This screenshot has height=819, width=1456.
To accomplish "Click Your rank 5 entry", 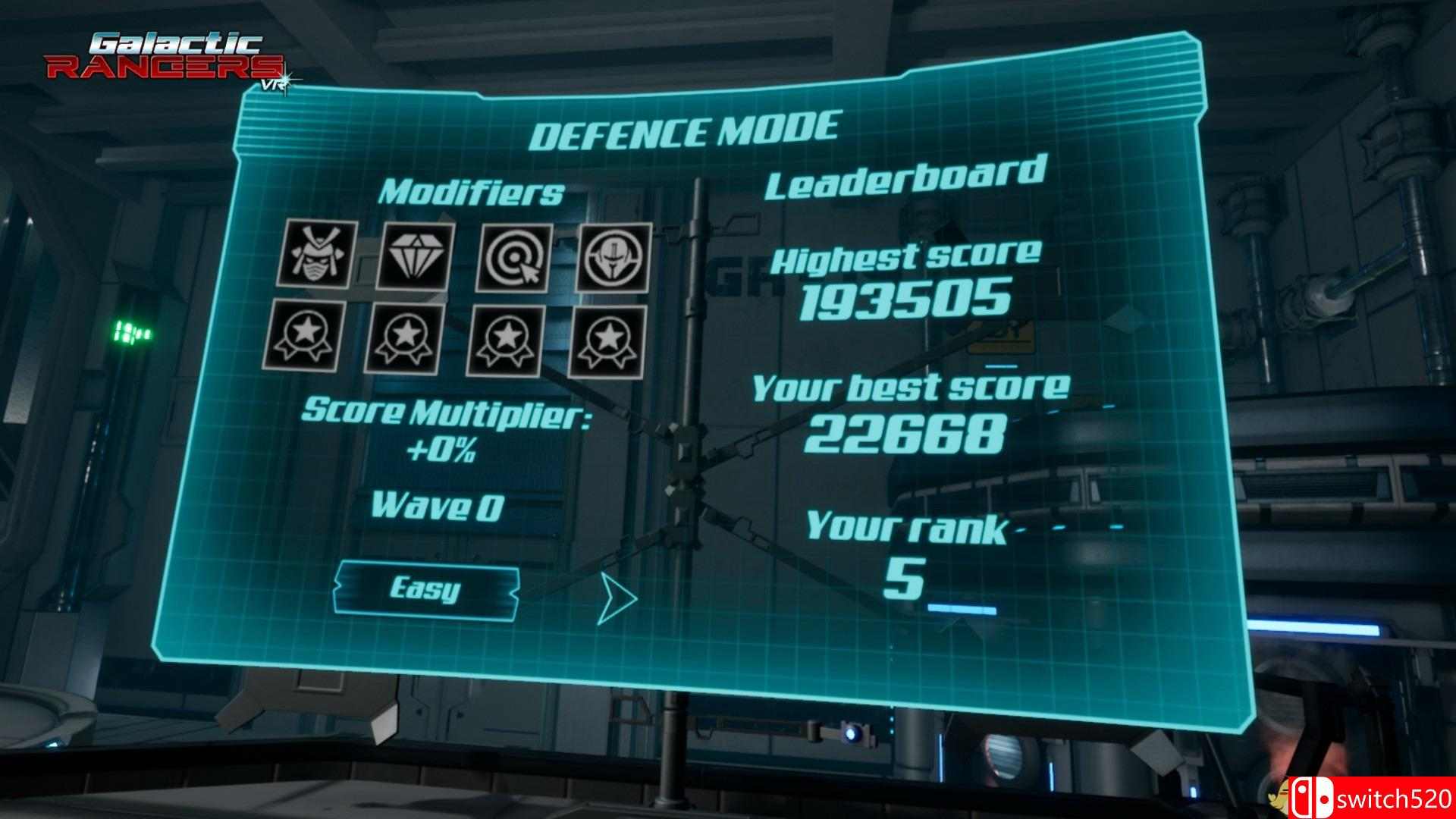I will coord(907,526).
